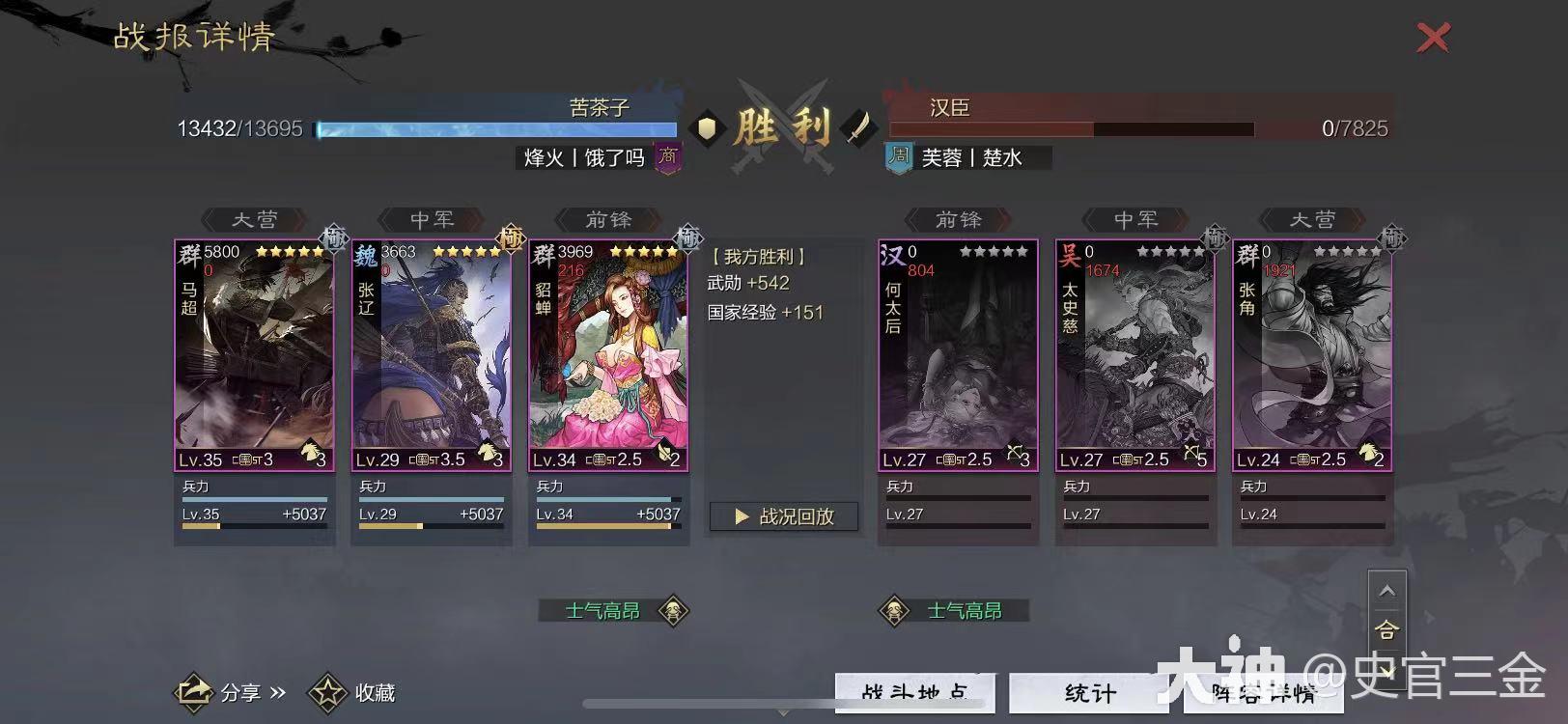Click the 商 guild emblem next to 烽火|饿了吗

(666, 157)
